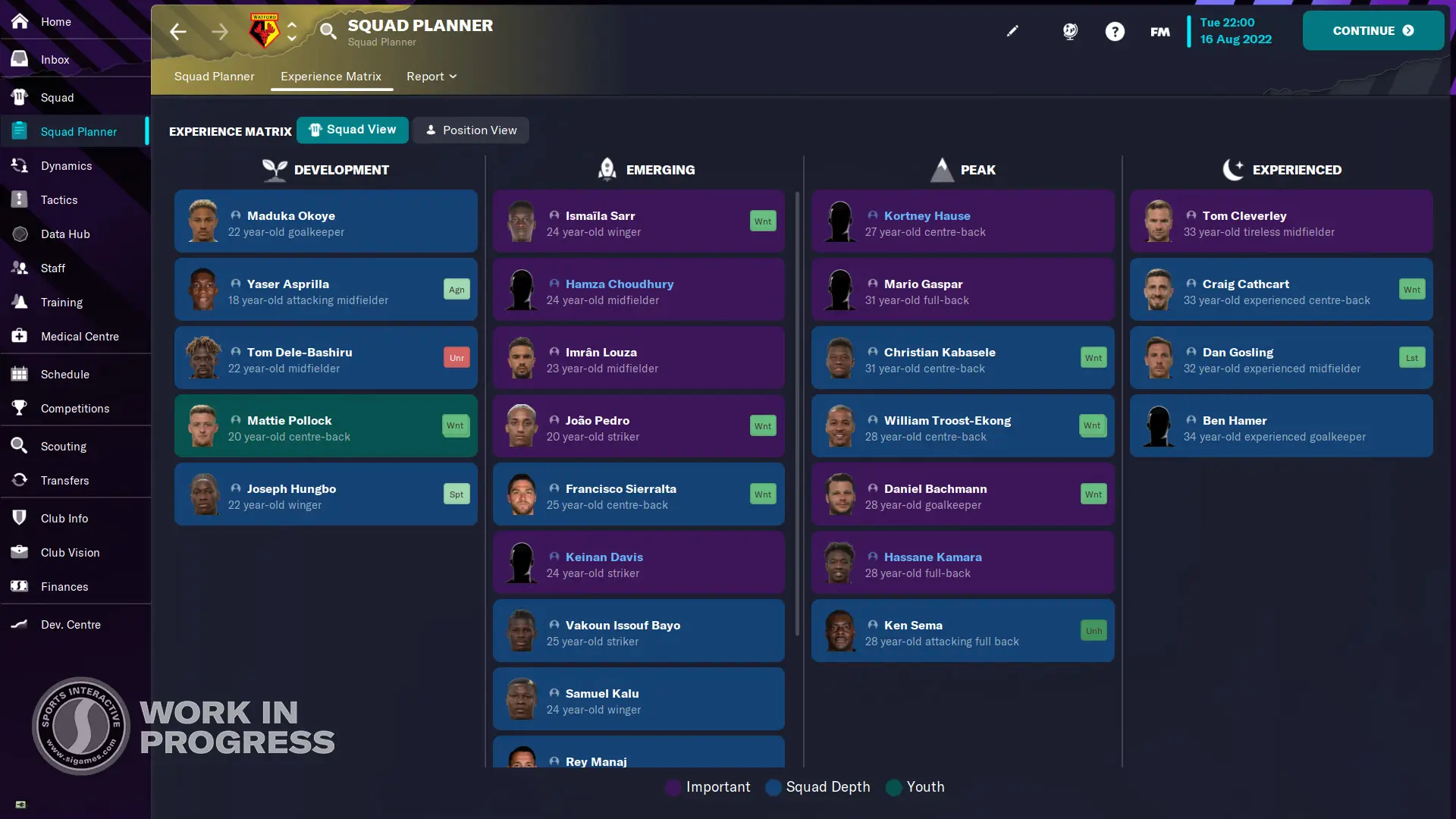Open the Scouting section in the sidebar
Viewport: 1456px width, 819px height.
pos(64,446)
